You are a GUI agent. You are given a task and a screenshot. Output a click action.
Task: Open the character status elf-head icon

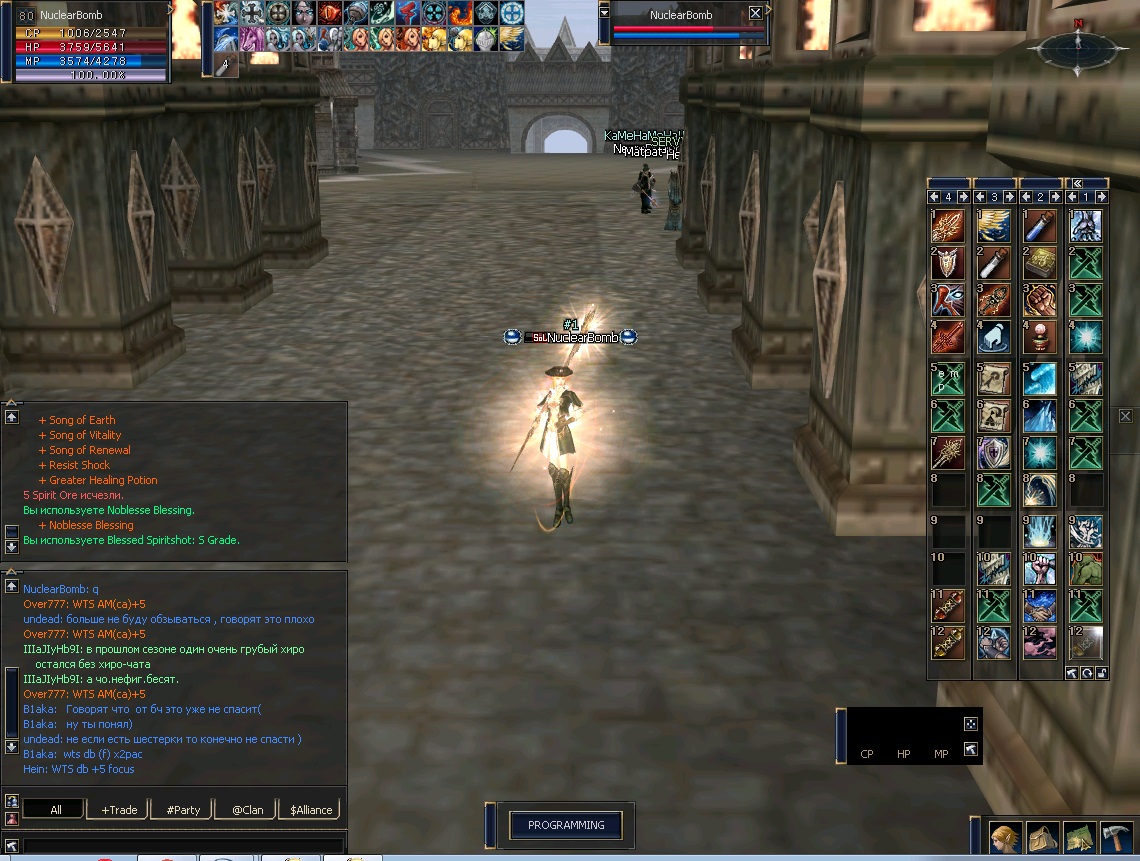(x=1005, y=837)
